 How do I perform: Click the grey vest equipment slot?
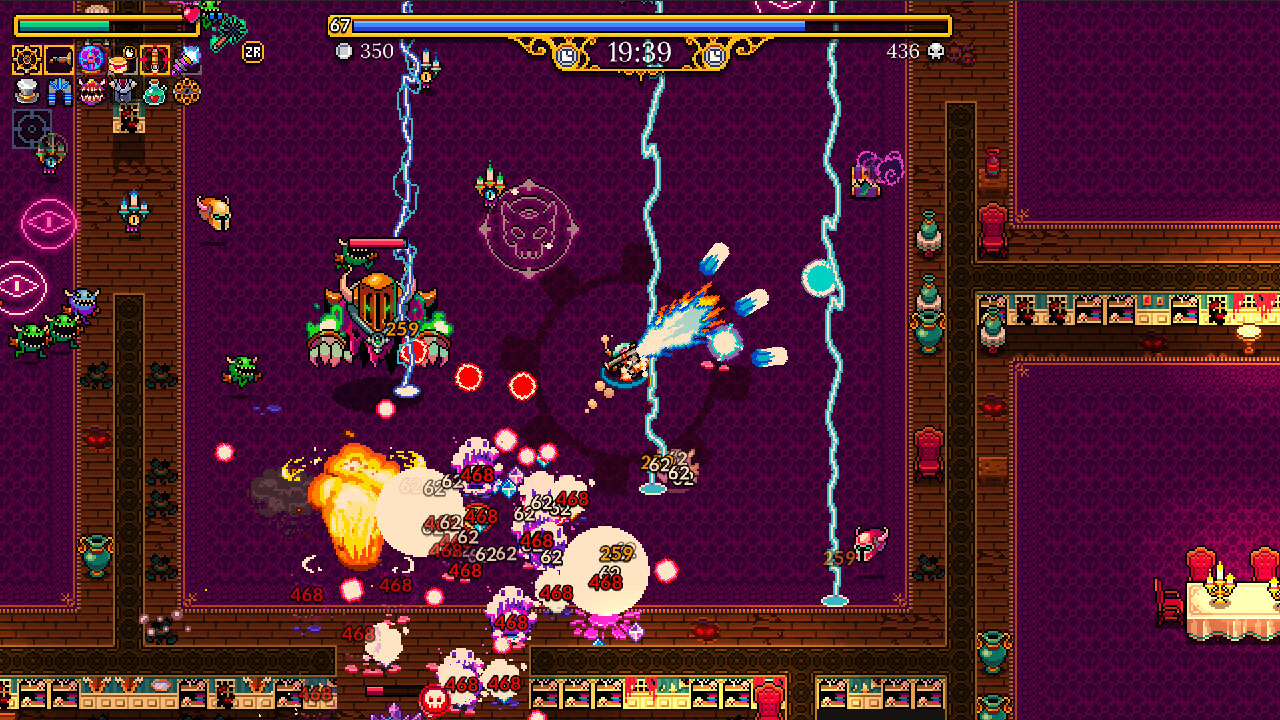click(122, 90)
